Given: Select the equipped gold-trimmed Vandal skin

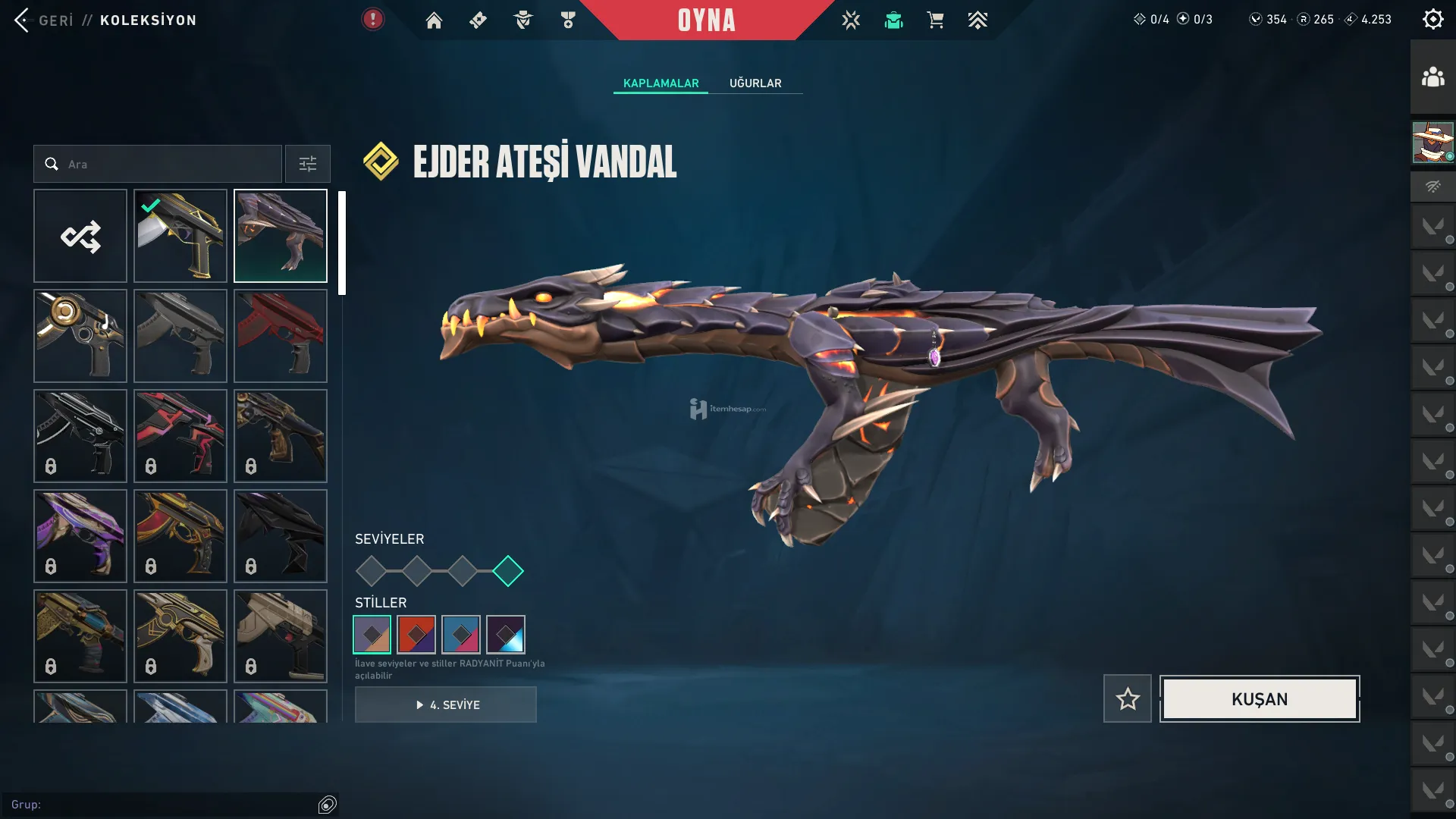Looking at the screenshot, I should (x=180, y=237).
